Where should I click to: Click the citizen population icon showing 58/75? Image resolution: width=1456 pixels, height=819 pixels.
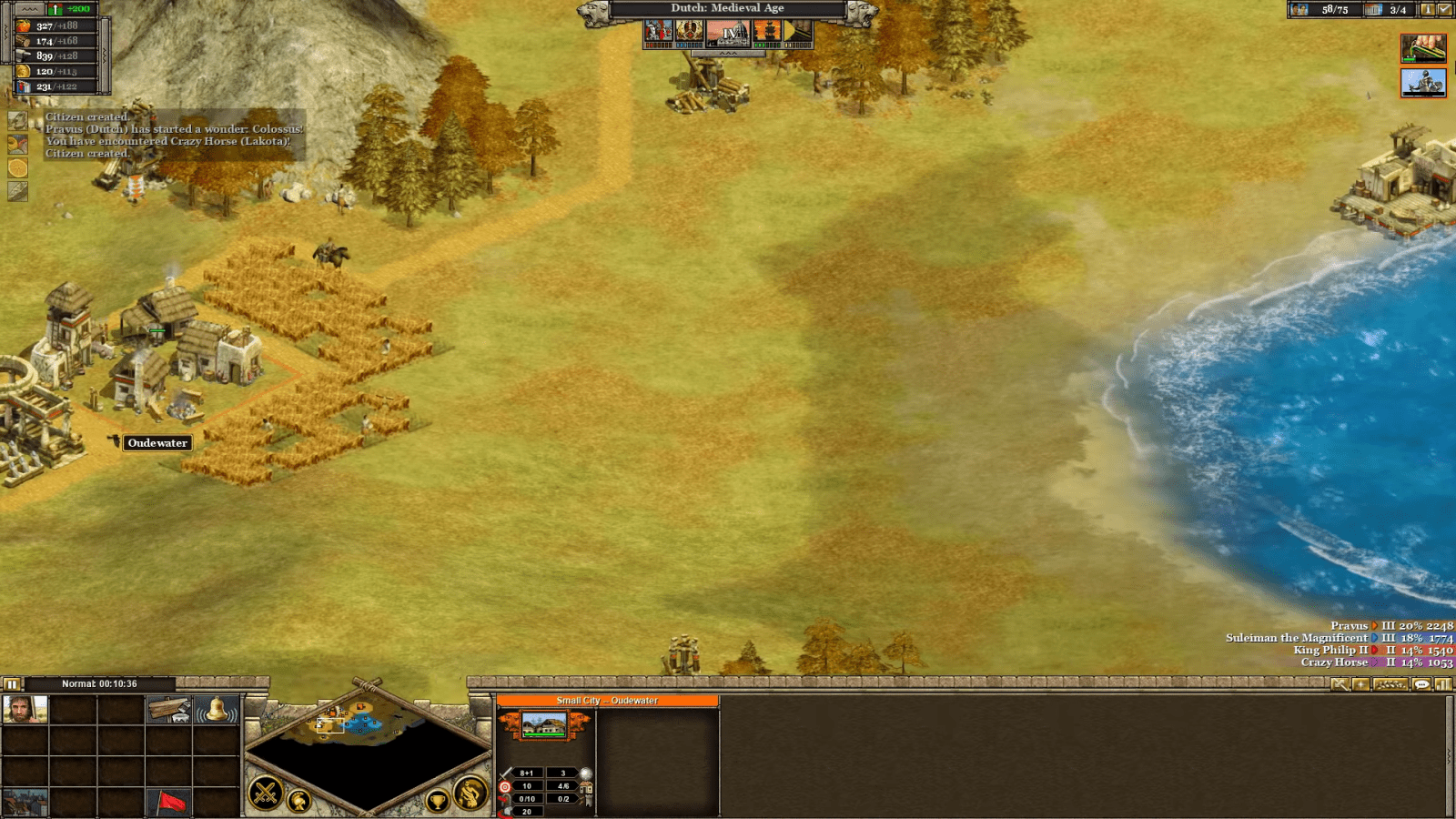1301,11
